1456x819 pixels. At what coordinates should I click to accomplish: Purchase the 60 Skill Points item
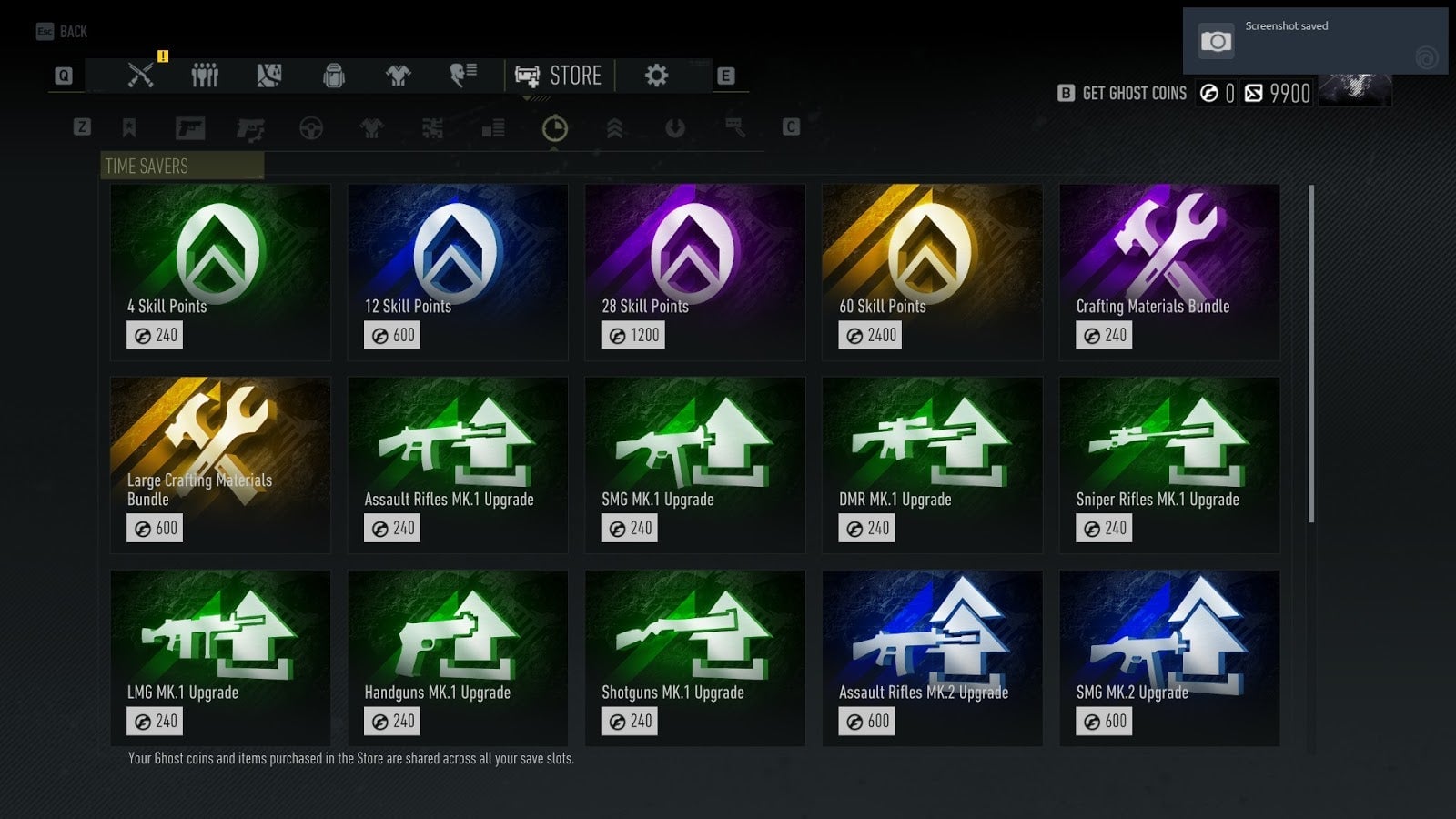coord(932,273)
